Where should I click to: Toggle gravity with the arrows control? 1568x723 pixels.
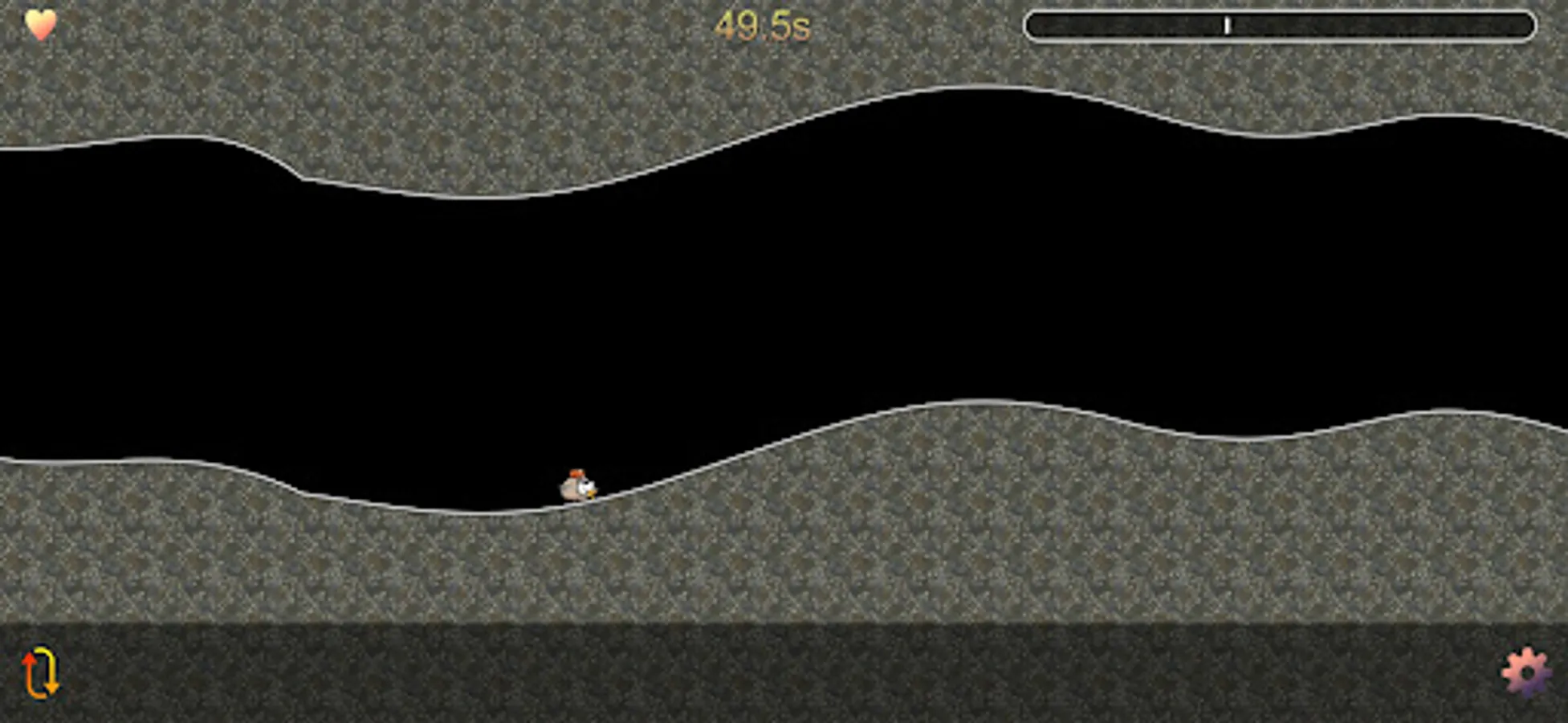[40, 671]
